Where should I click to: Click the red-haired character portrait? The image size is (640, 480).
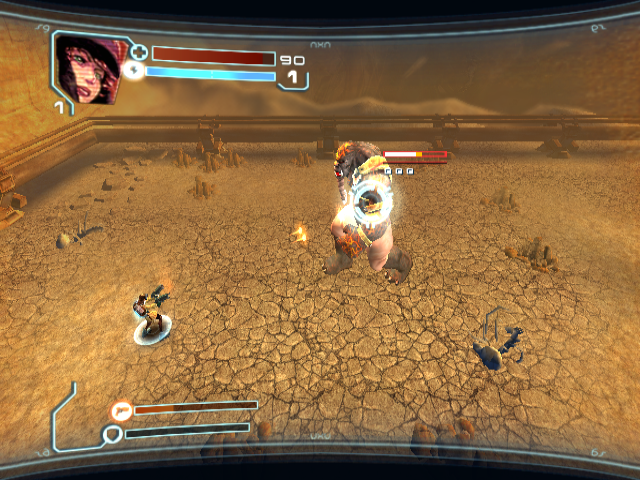pyautogui.click(x=88, y=66)
